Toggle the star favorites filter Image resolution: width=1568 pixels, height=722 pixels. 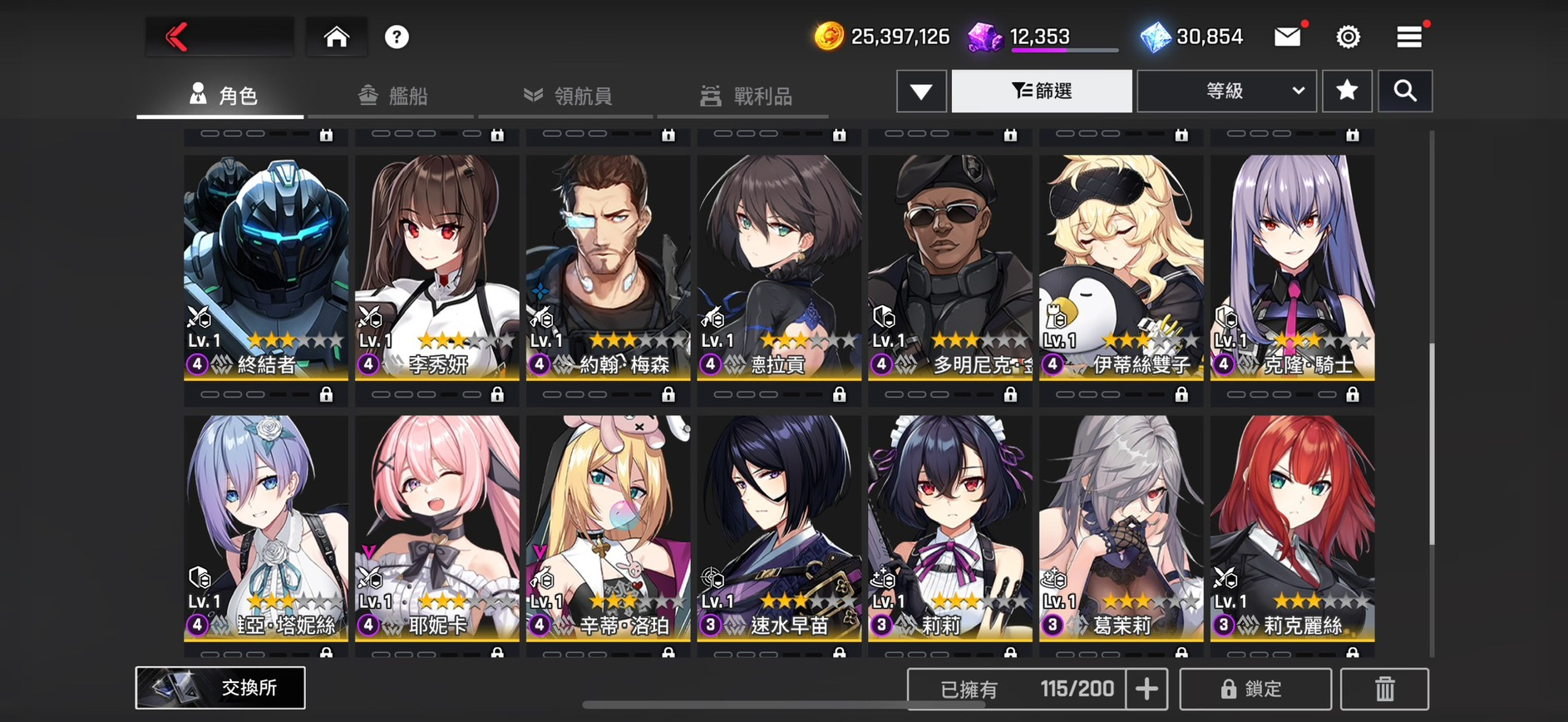pos(1347,91)
